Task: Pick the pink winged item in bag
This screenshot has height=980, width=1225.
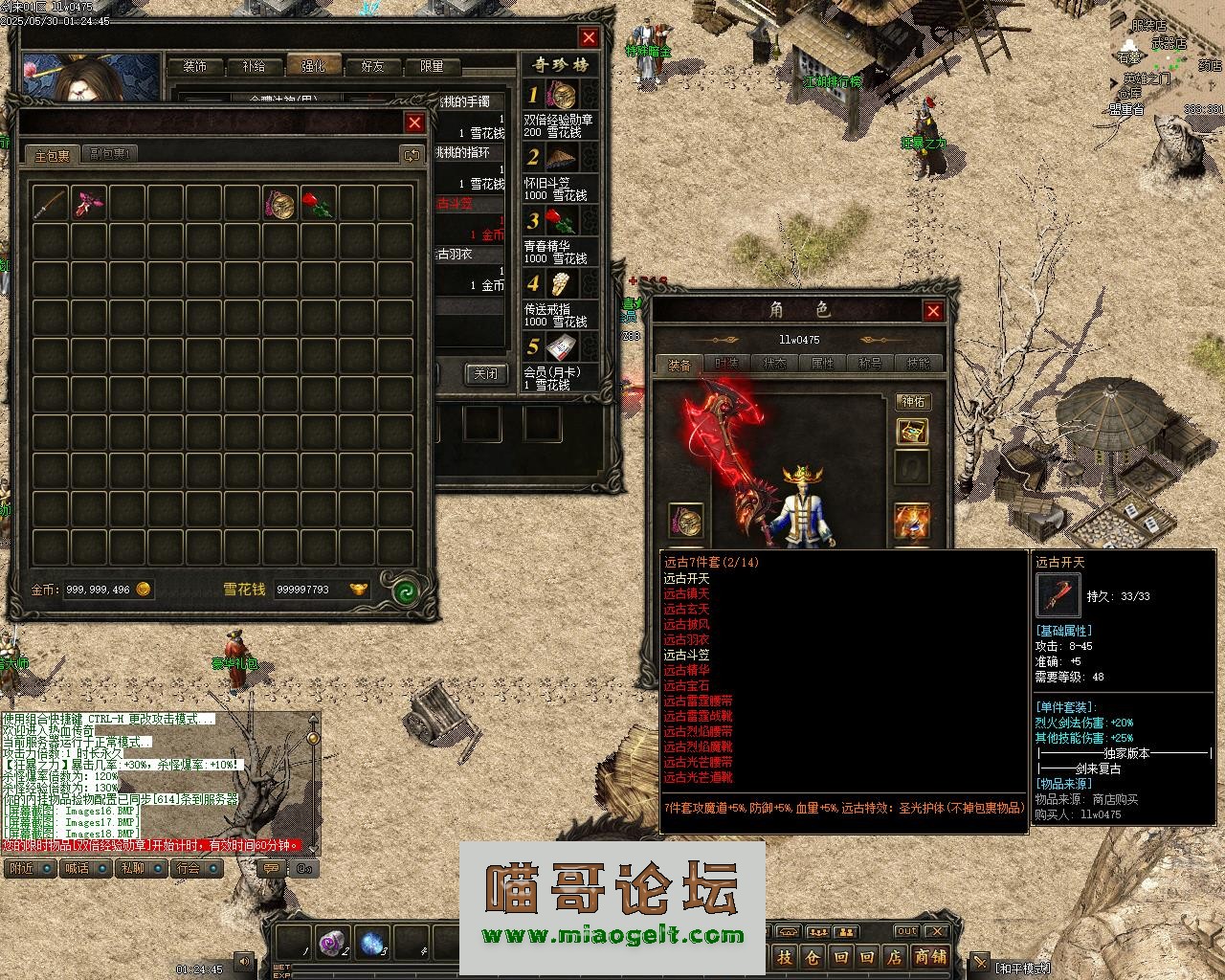Action: pyautogui.click(x=88, y=203)
